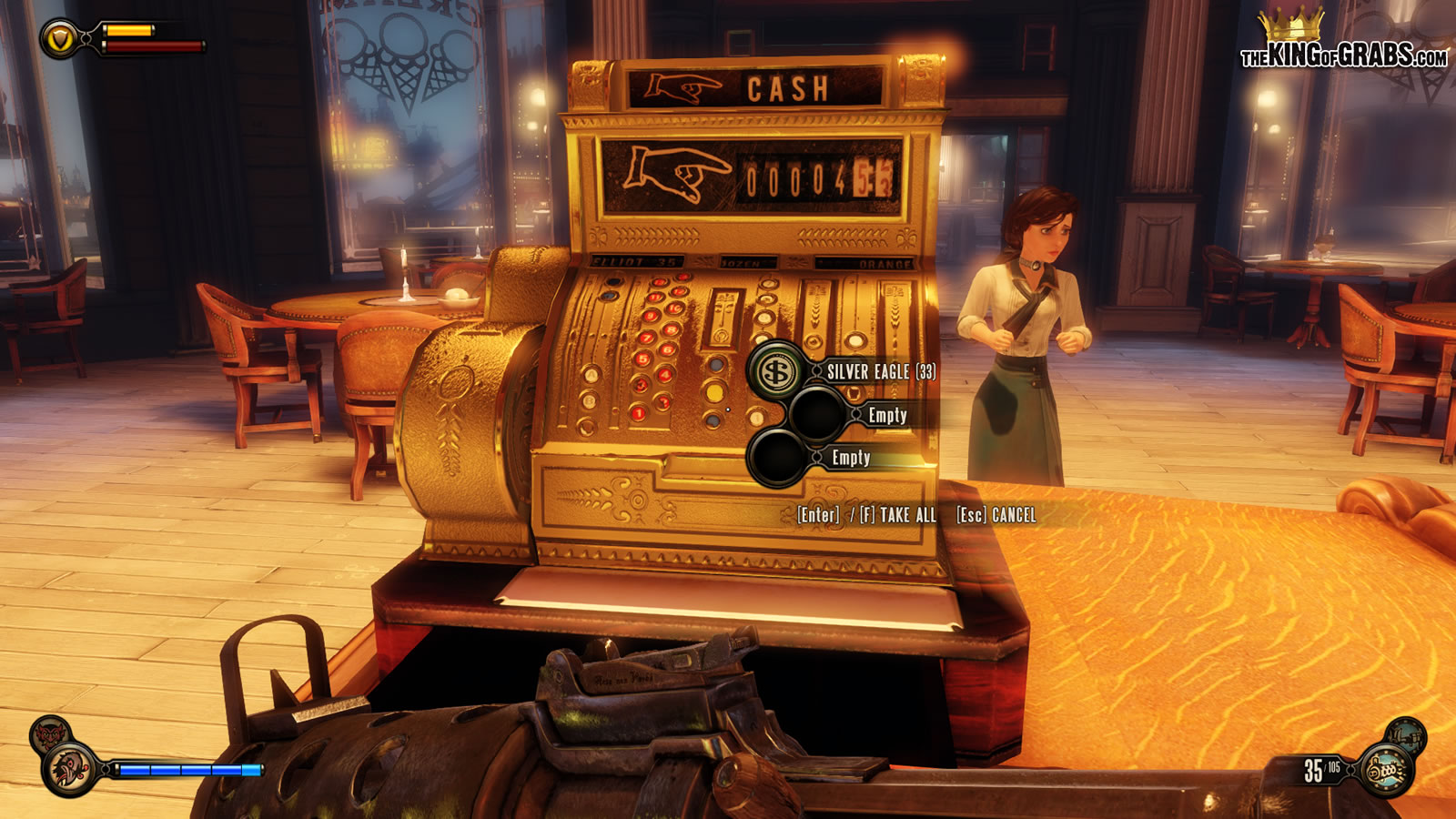Viewport: 1456px width, 819px height.
Task: Click the yellow shield emblem icon
Action: click(x=60, y=39)
